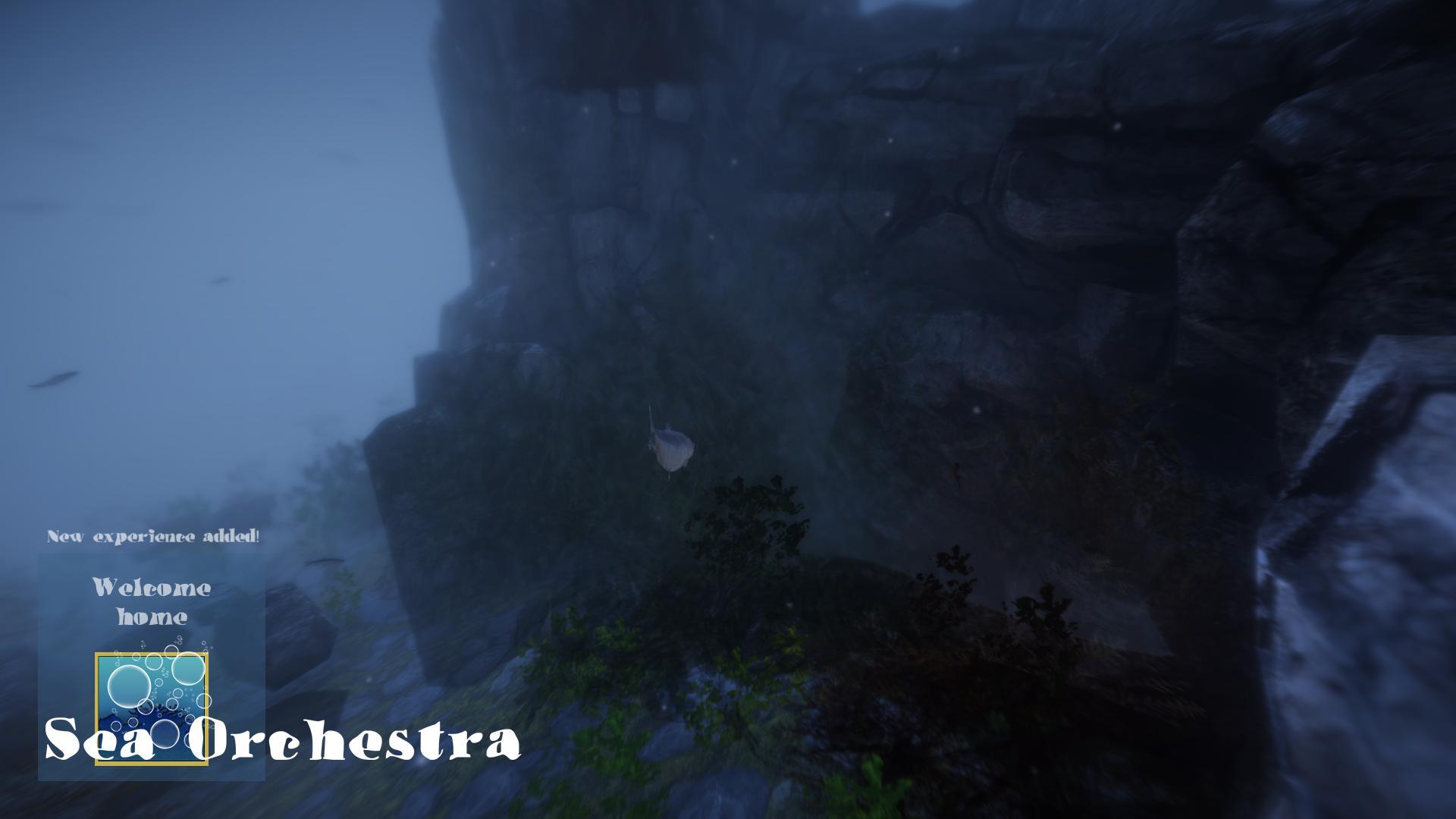The width and height of the screenshot is (1456, 819).
Task: Select the Welcome home tab text
Action: pyautogui.click(x=152, y=603)
